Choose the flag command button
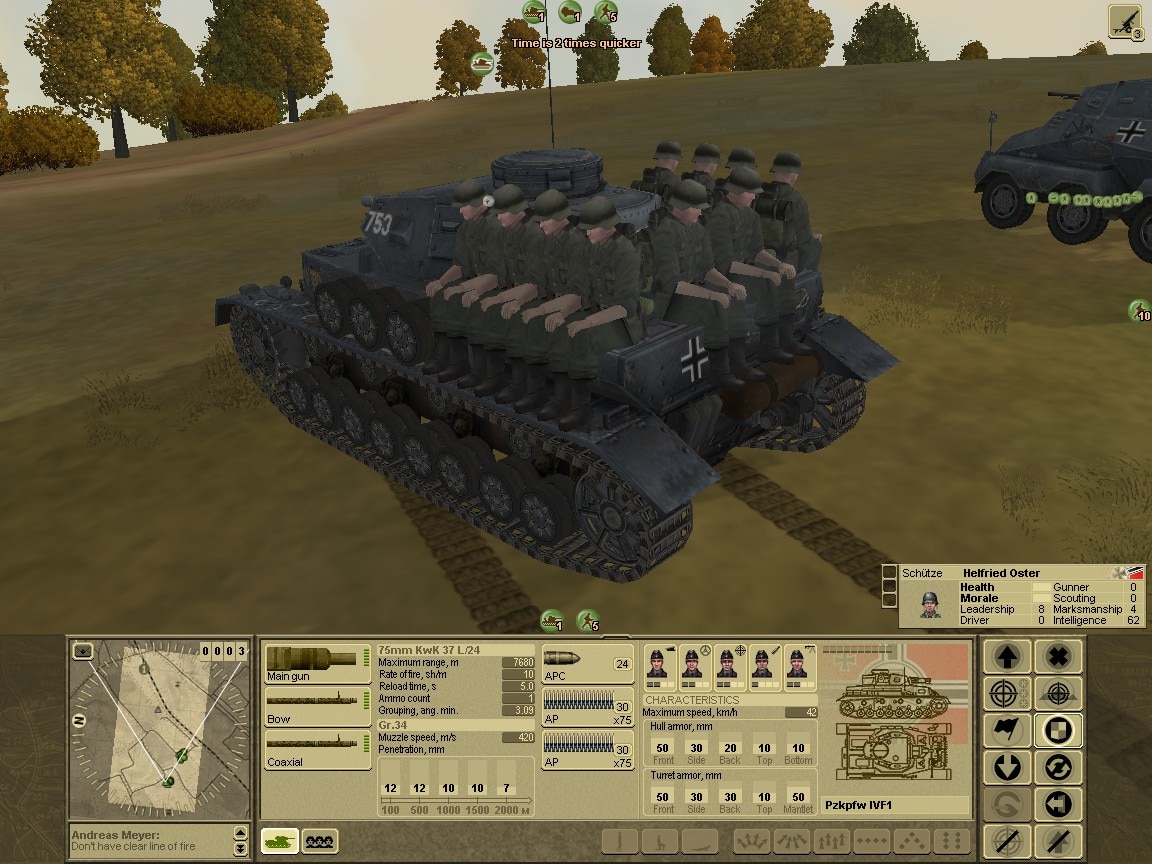The width and height of the screenshot is (1152, 864). [x=1009, y=731]
